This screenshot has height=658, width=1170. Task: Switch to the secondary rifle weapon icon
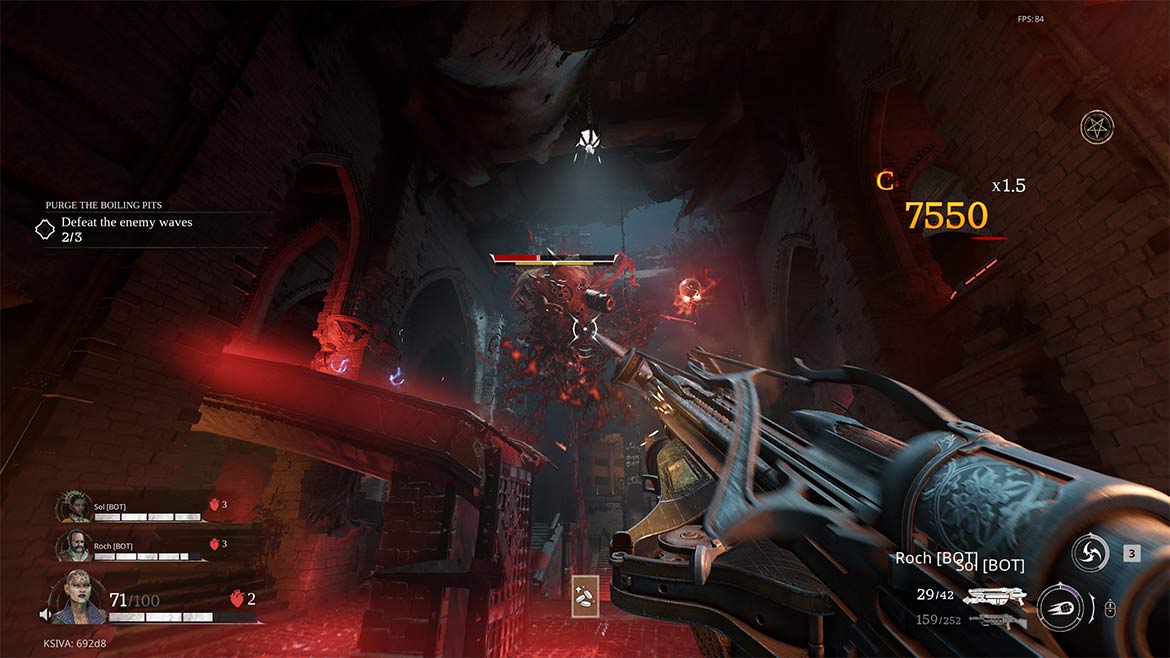pos(997,621)
